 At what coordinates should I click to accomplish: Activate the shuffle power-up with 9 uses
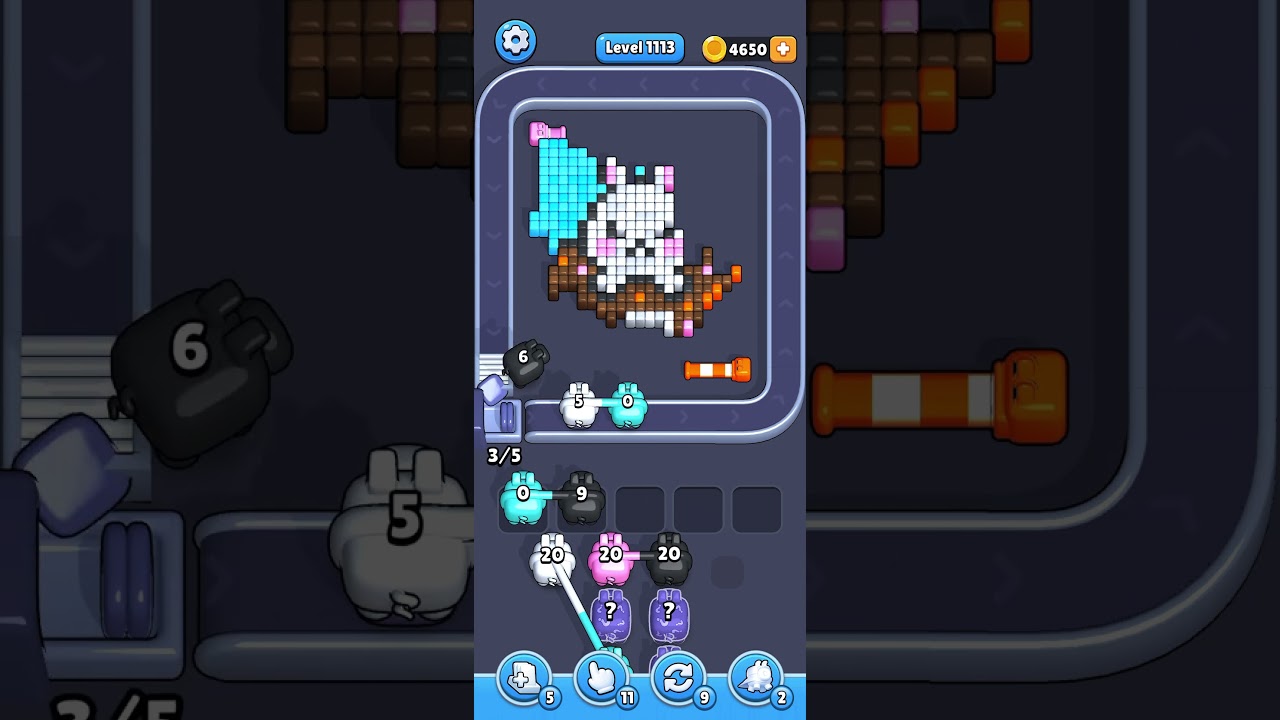point(678,677)
